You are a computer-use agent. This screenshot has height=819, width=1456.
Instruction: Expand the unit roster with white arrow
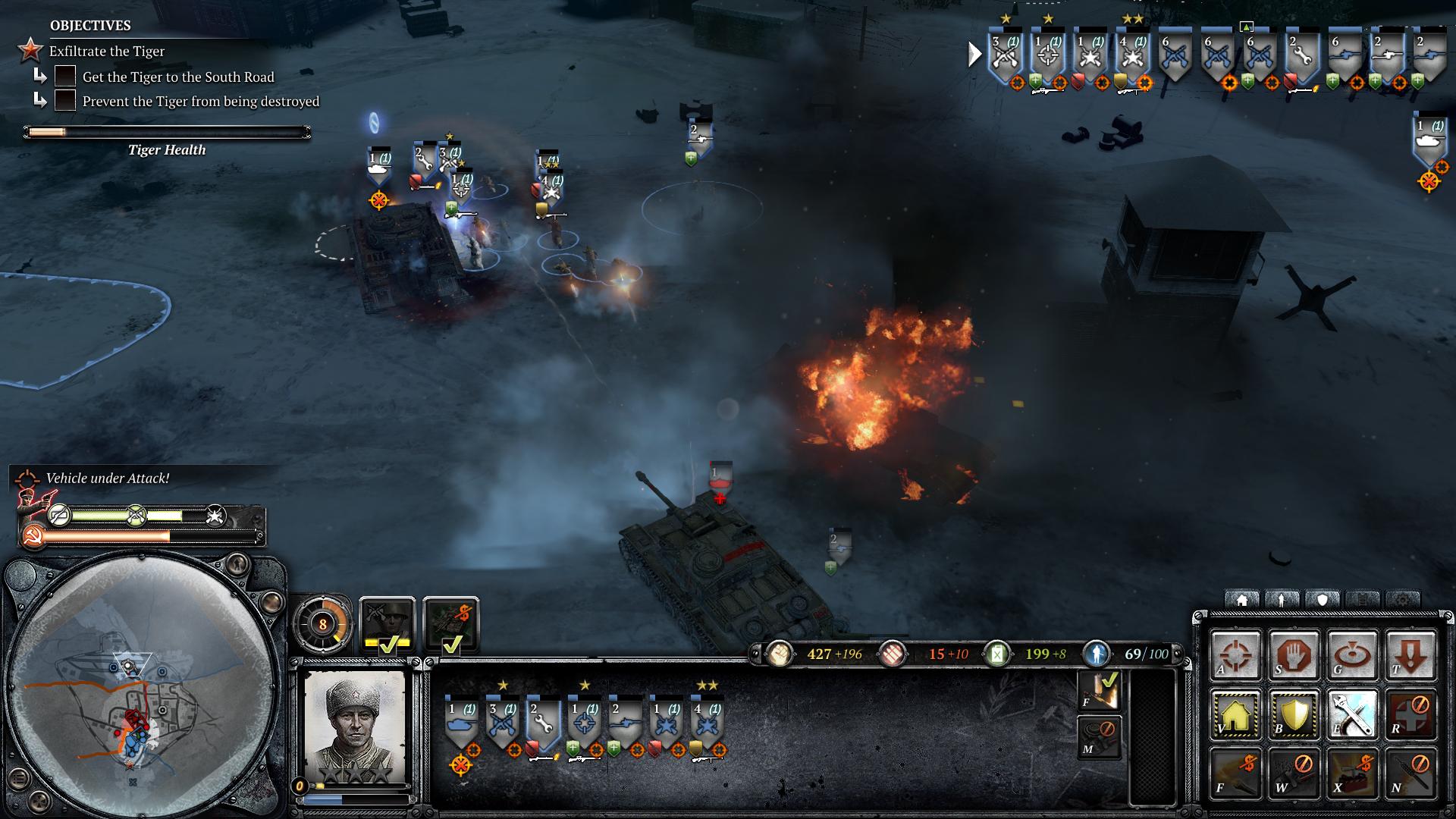coord(974,55)
